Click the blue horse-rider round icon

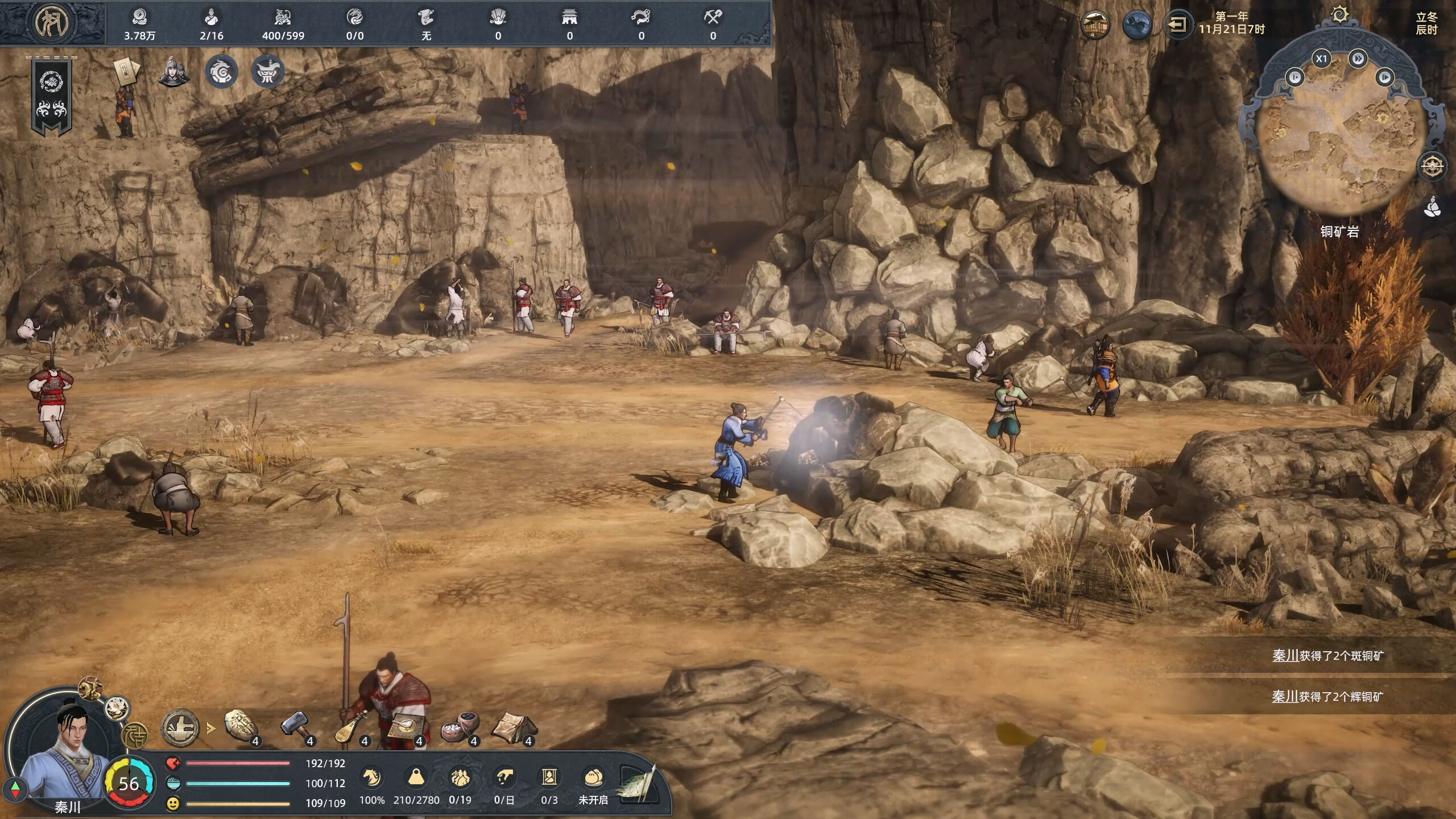click(x=1136, y=24)
